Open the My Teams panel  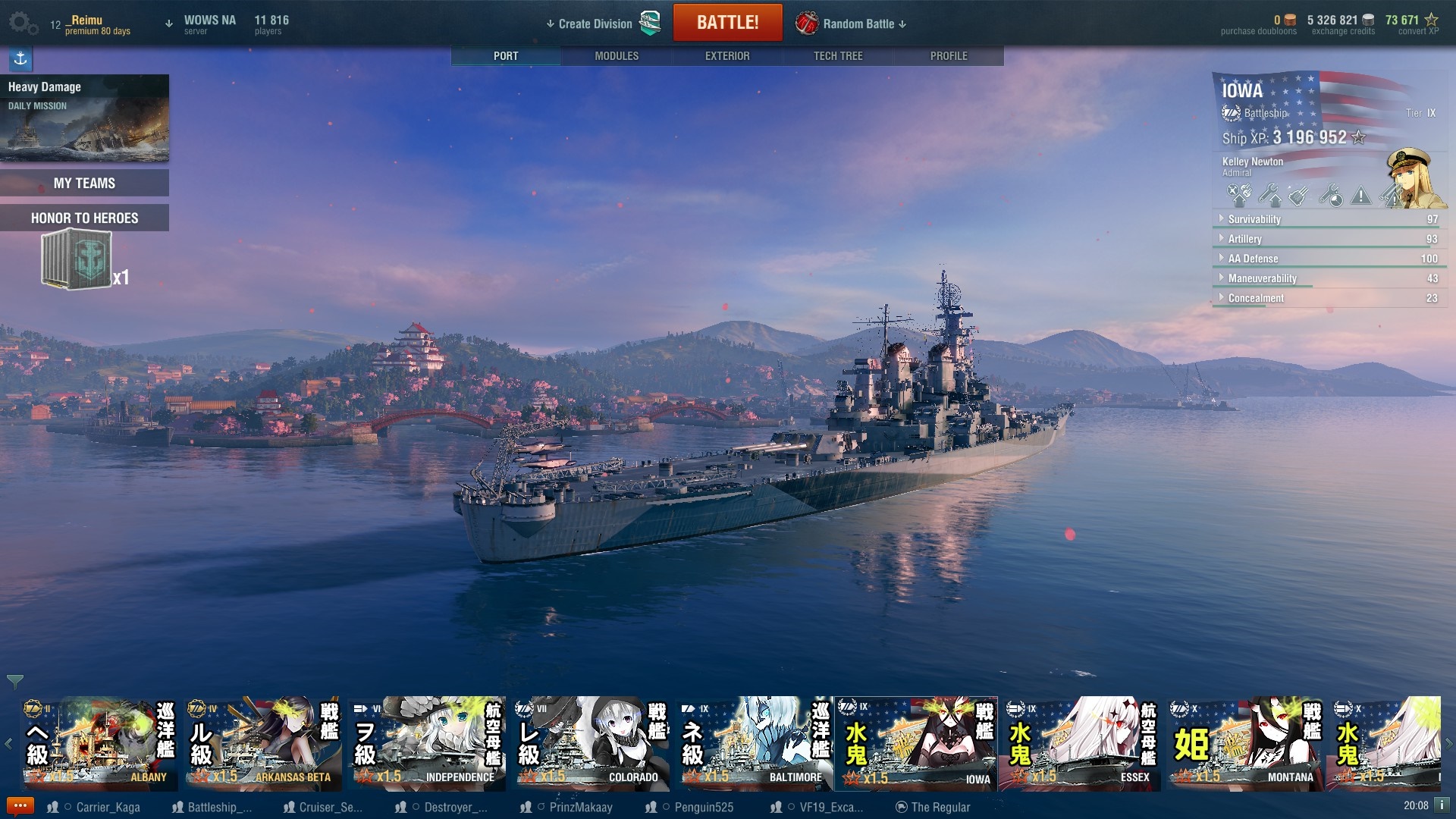click(x=84, y=183)
